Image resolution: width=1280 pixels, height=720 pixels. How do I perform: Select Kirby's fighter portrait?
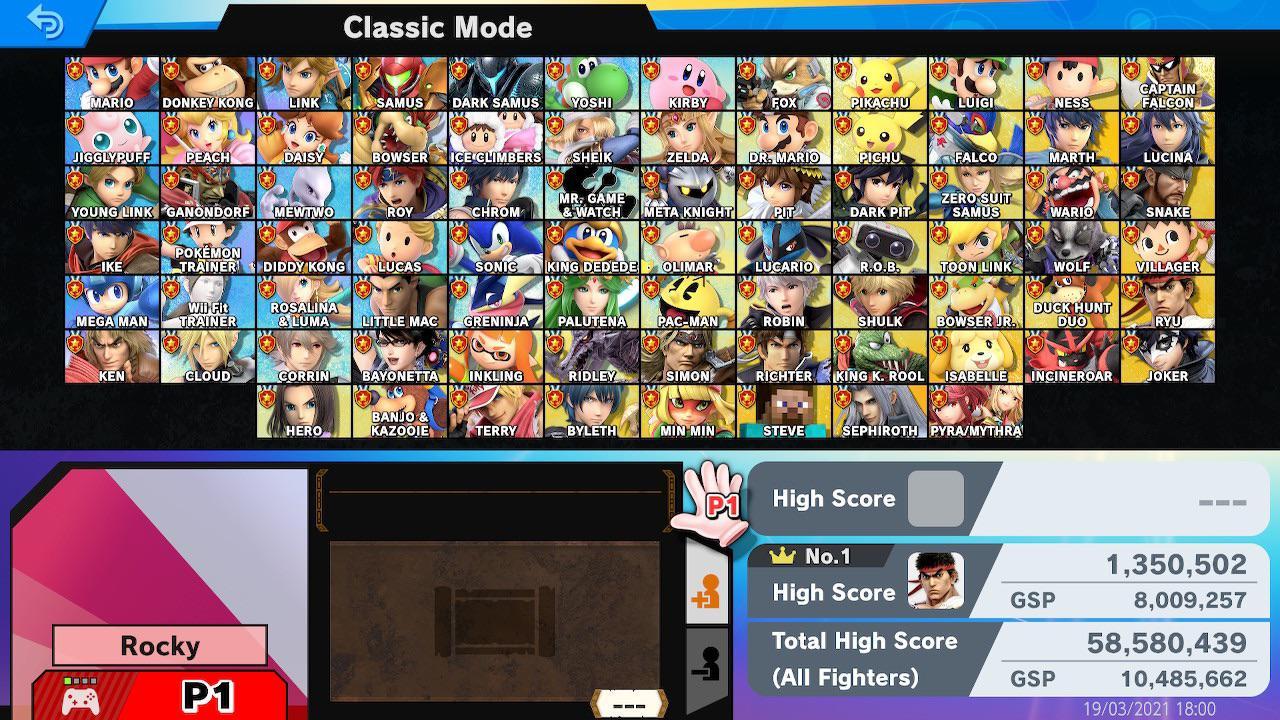(687, 80)
